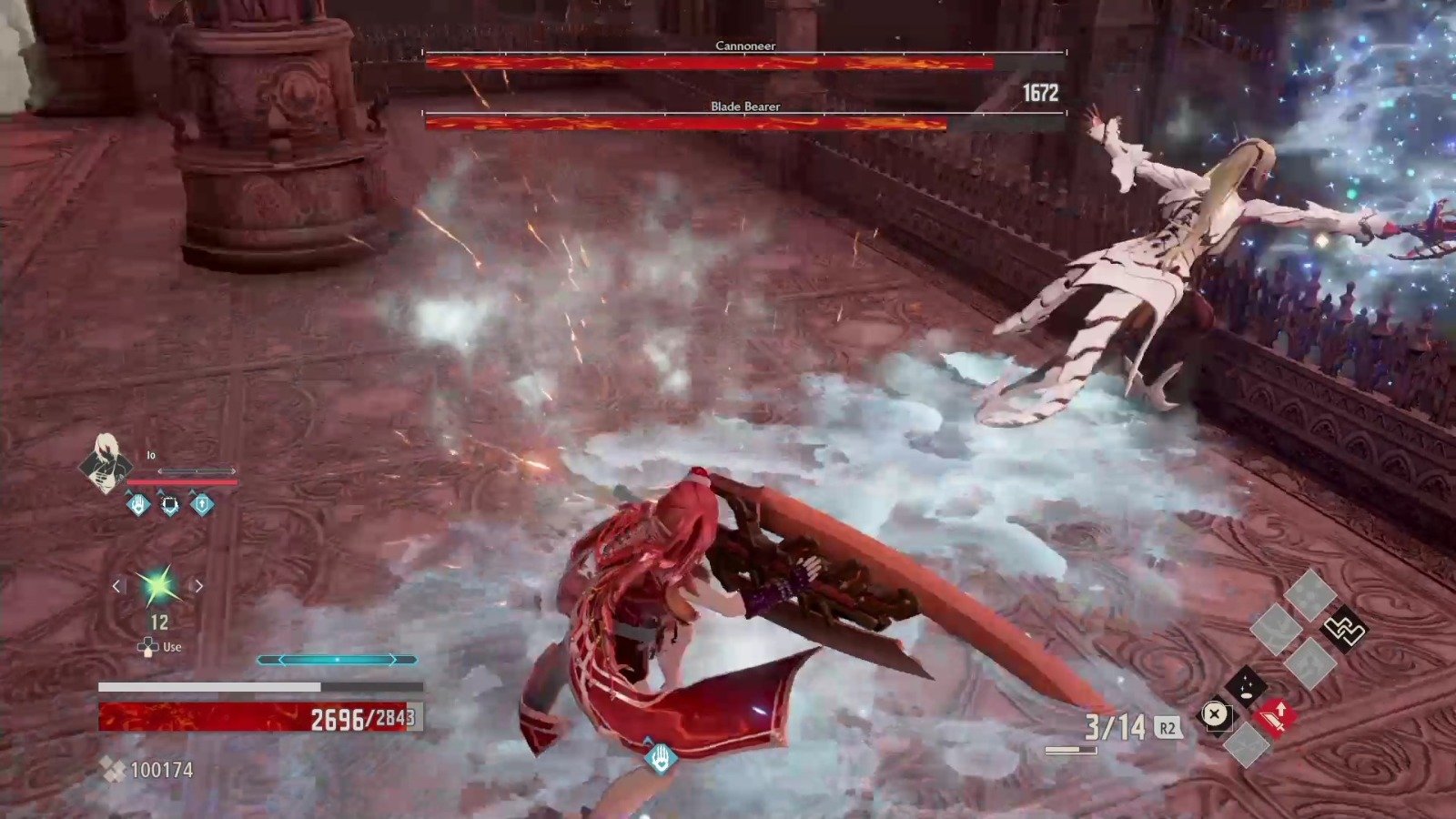Toggle the X cancel gift slot
The width and height of the screenshot is (1456, 819).
[1215, 714]
